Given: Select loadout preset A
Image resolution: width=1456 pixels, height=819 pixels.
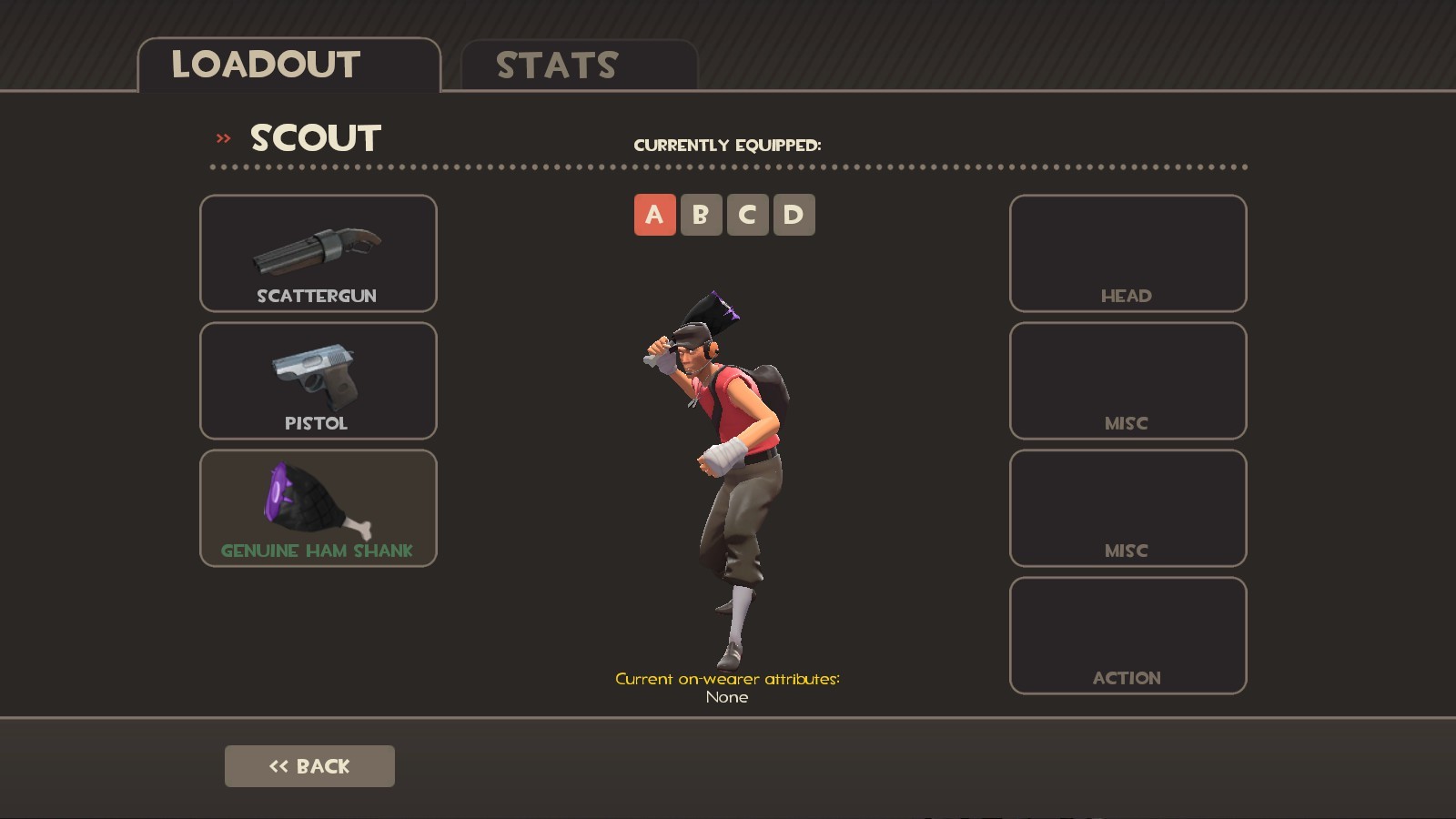Looking at the screenshot, I should pyautogui.click(x=653, y=215).
